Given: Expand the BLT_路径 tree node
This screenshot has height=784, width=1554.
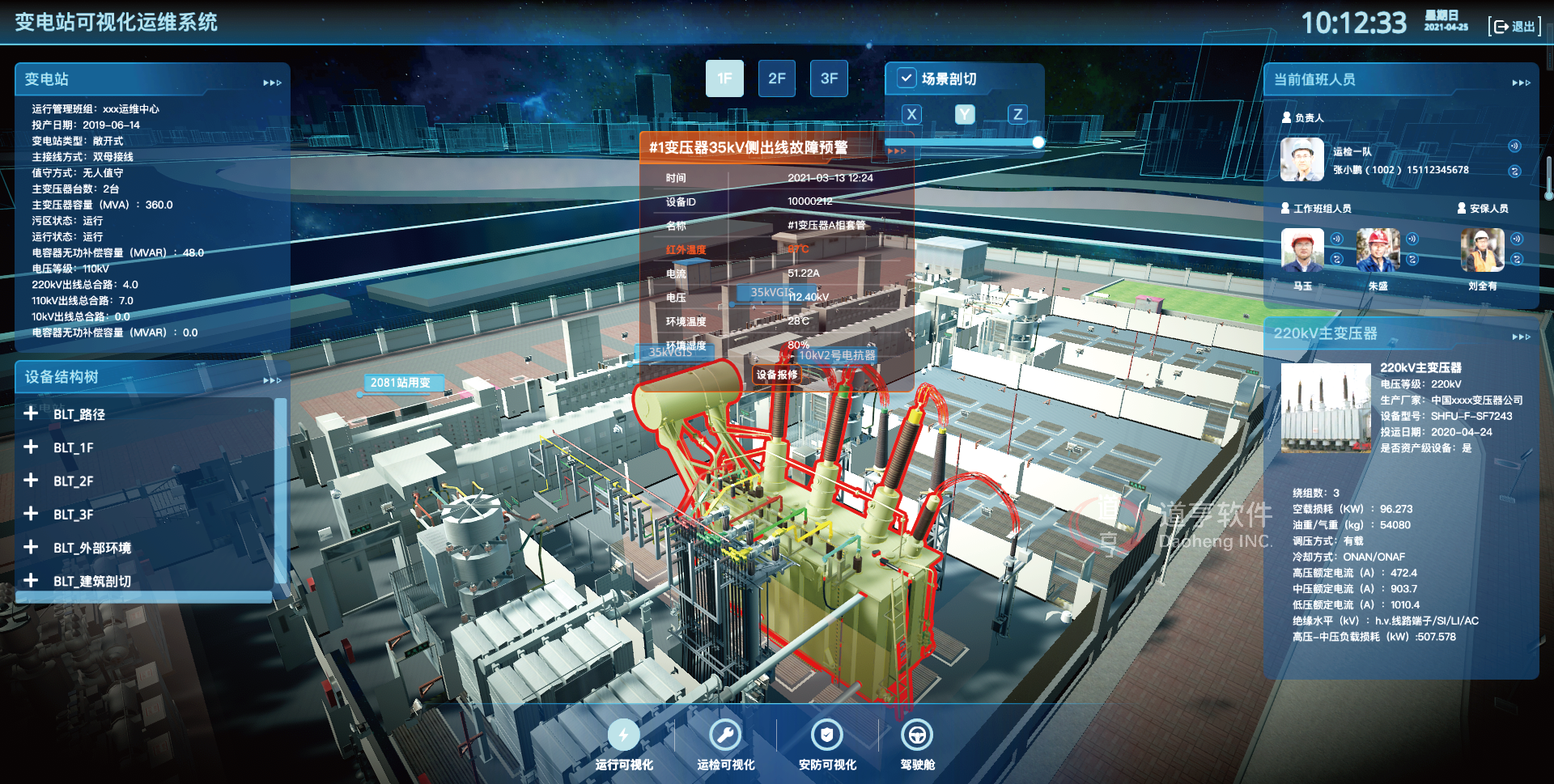Looking at the screenshot, I should point(31,413).
